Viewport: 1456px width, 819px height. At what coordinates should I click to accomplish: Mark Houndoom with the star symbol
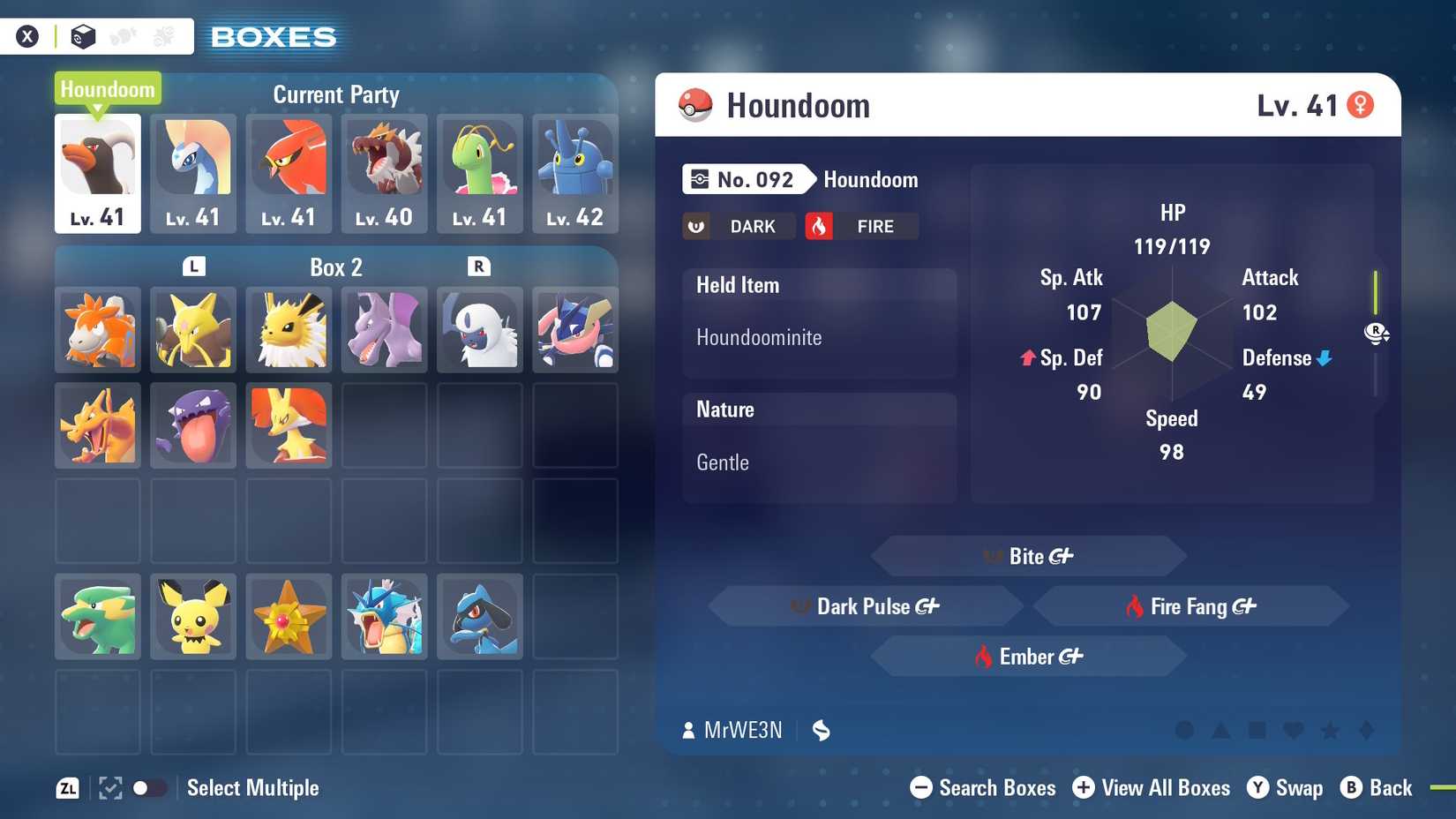click(1331, 731)
